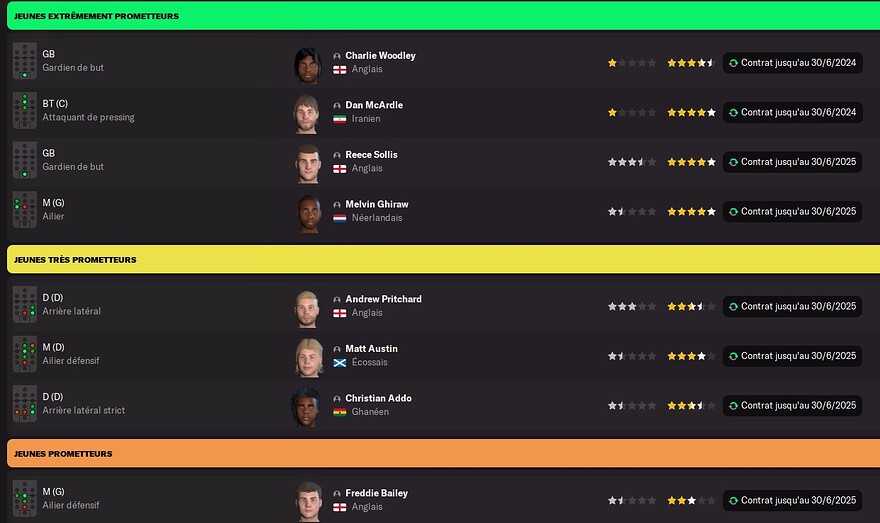Open Matt Austin's contract button

point(792,356)
